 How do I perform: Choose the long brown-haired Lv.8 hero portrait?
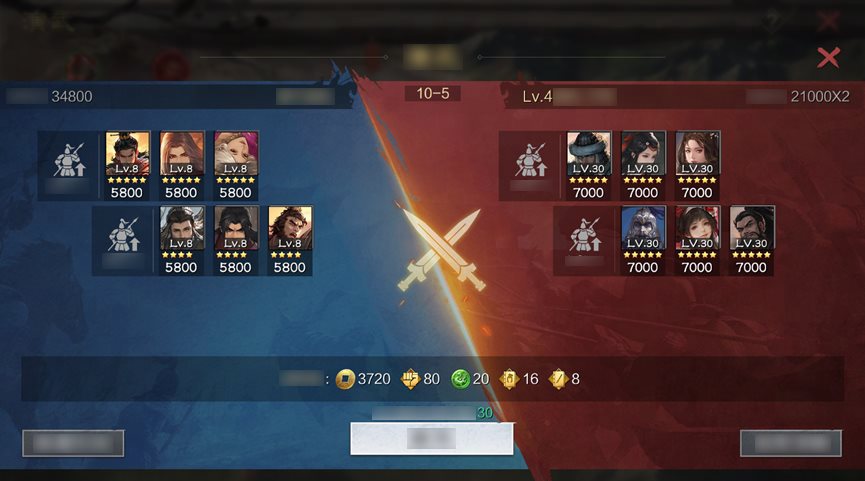coord(181,154)
